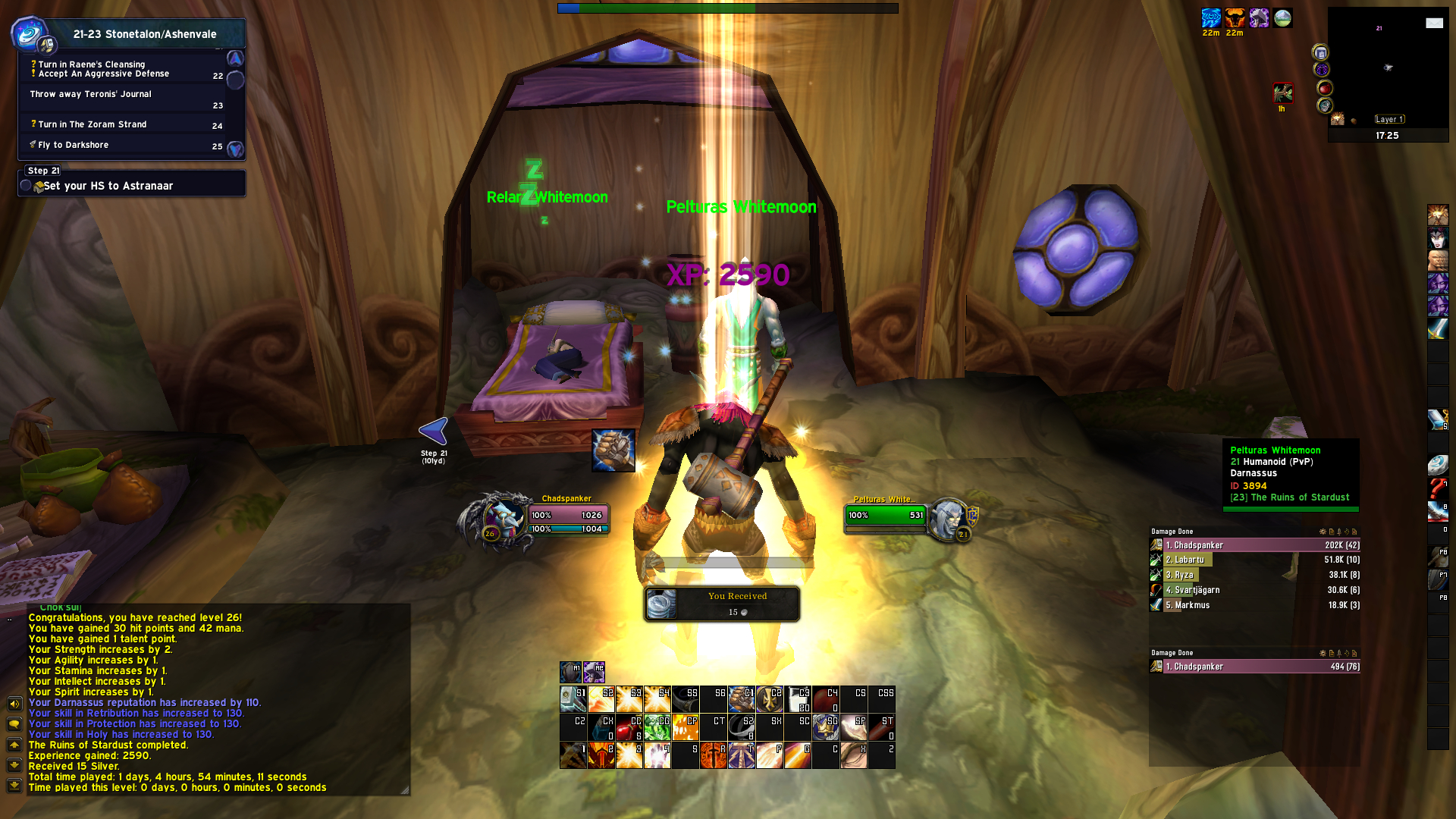This screenshot has width=1456, height=819.
Task: Activate the orange sword seal in slot R
Action: (714, 755)
